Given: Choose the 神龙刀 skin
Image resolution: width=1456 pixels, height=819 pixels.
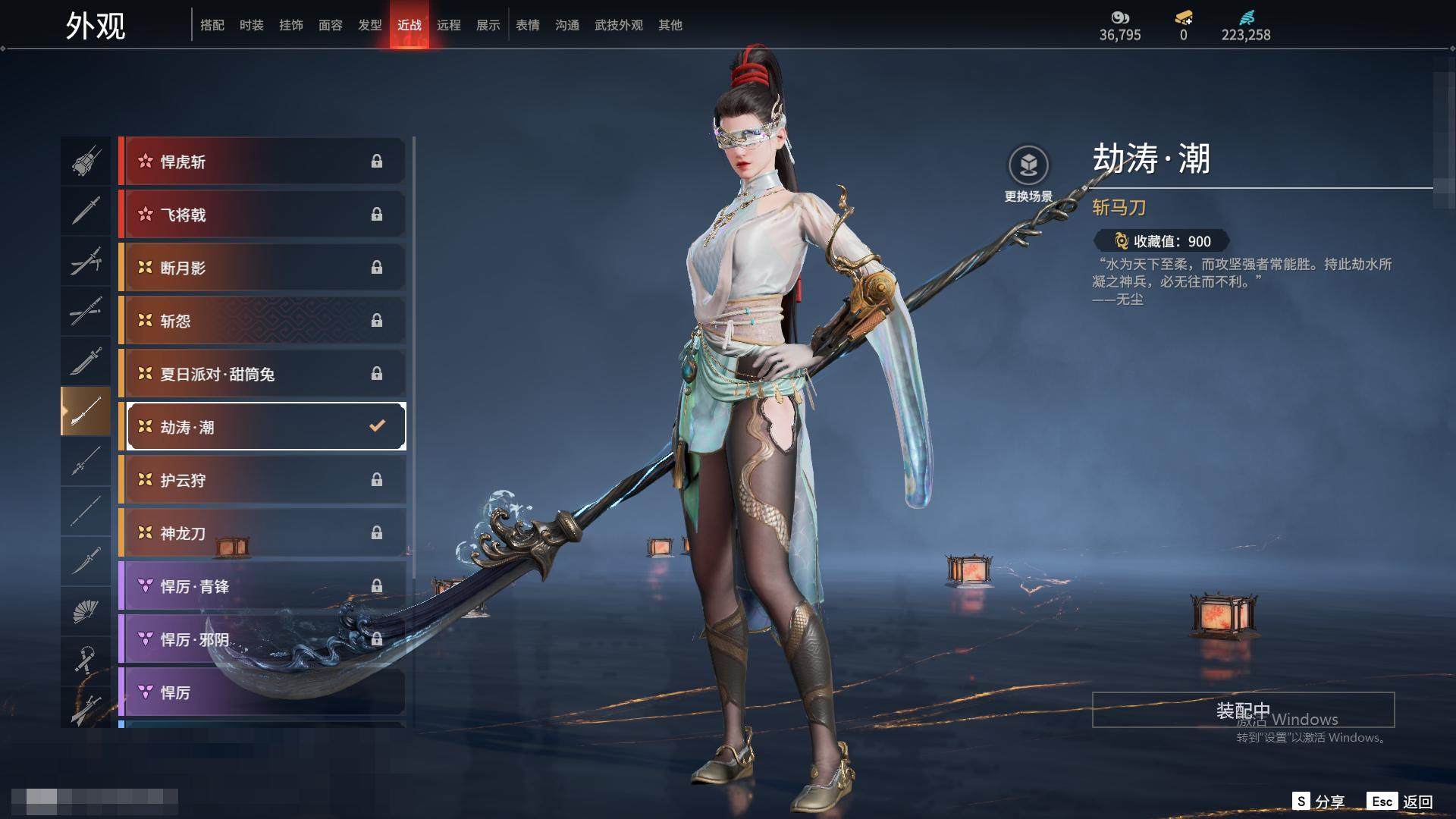Looking at the screenshot, I should 262,533.
